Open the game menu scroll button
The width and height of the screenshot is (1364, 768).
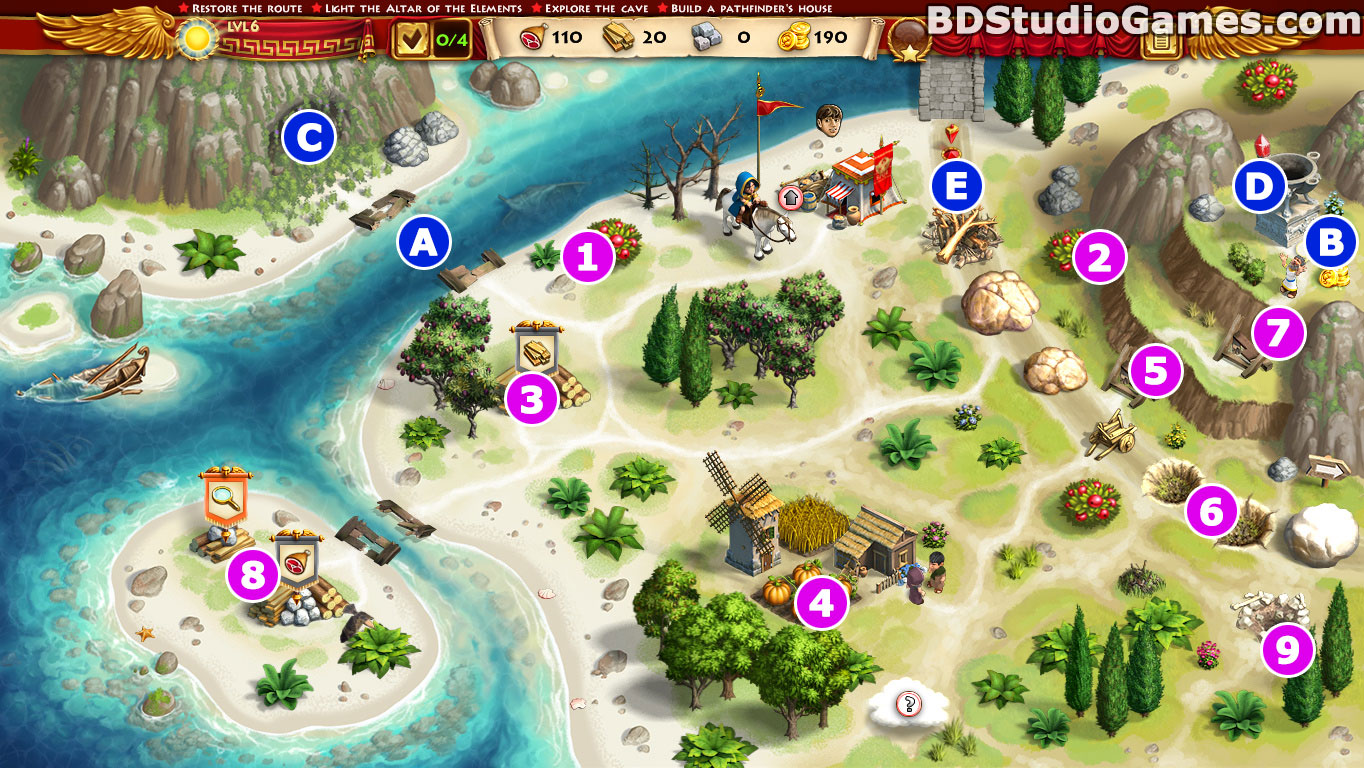[x=1160, y=40]
